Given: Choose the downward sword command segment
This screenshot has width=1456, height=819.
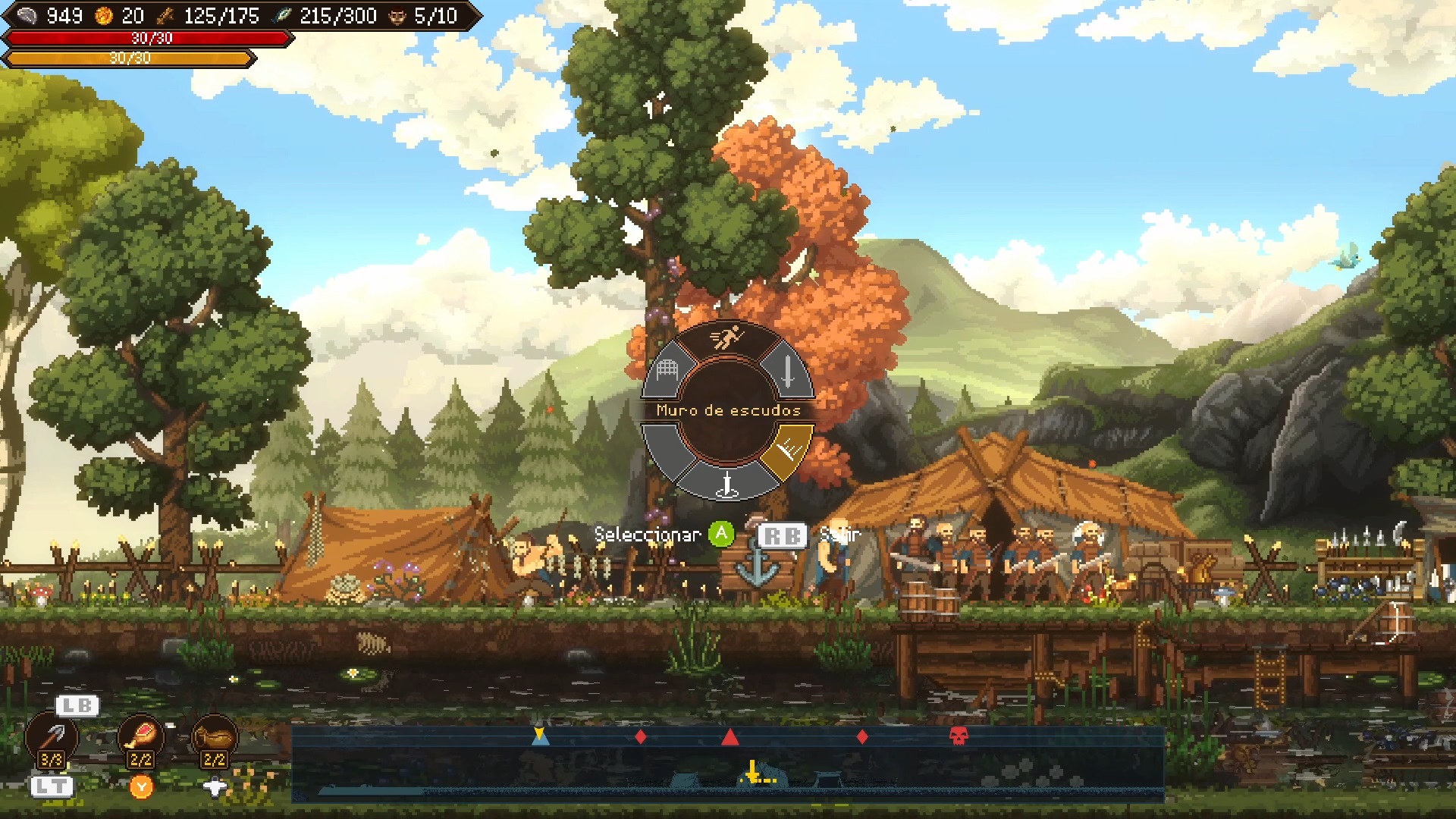Looking at the screenshot, I should 788,372.
